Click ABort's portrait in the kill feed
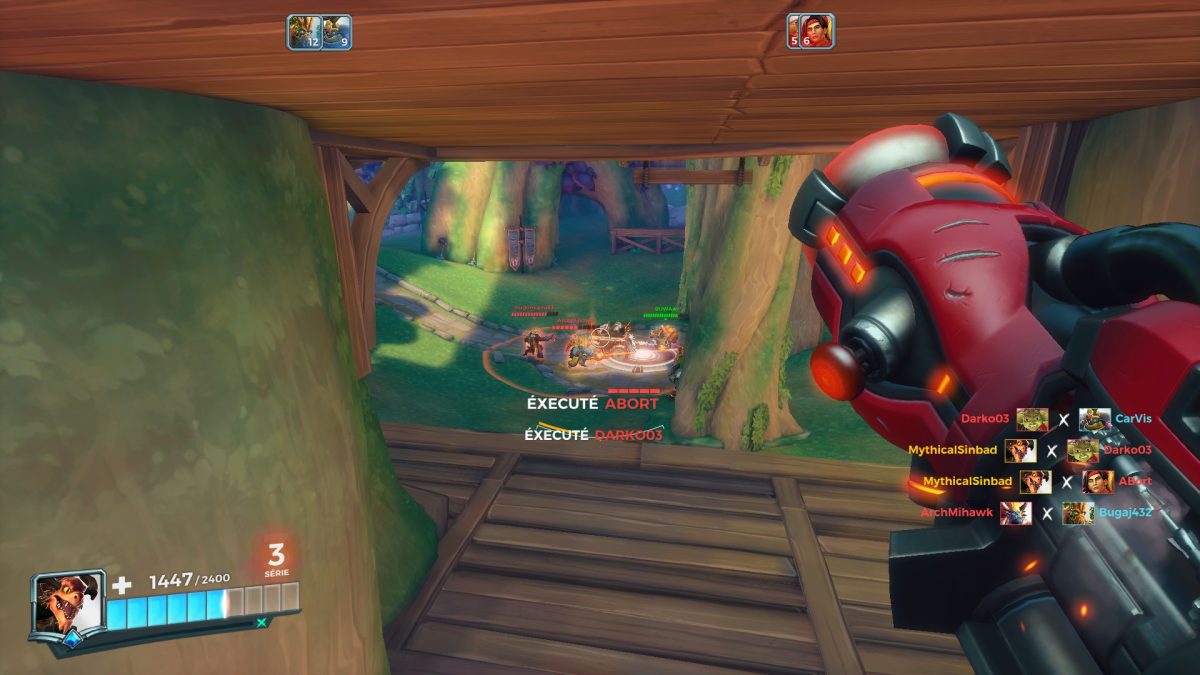Image resolution: width=1200 pixels, height=675 pixels. pos(1097,482)
